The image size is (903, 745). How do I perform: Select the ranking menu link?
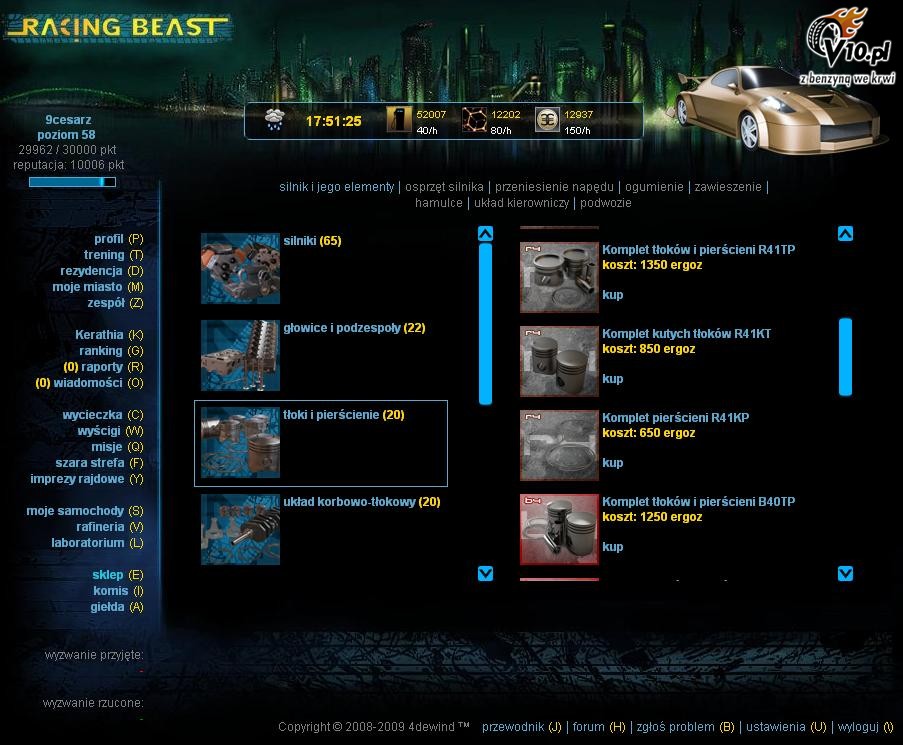tap(100, 351)
